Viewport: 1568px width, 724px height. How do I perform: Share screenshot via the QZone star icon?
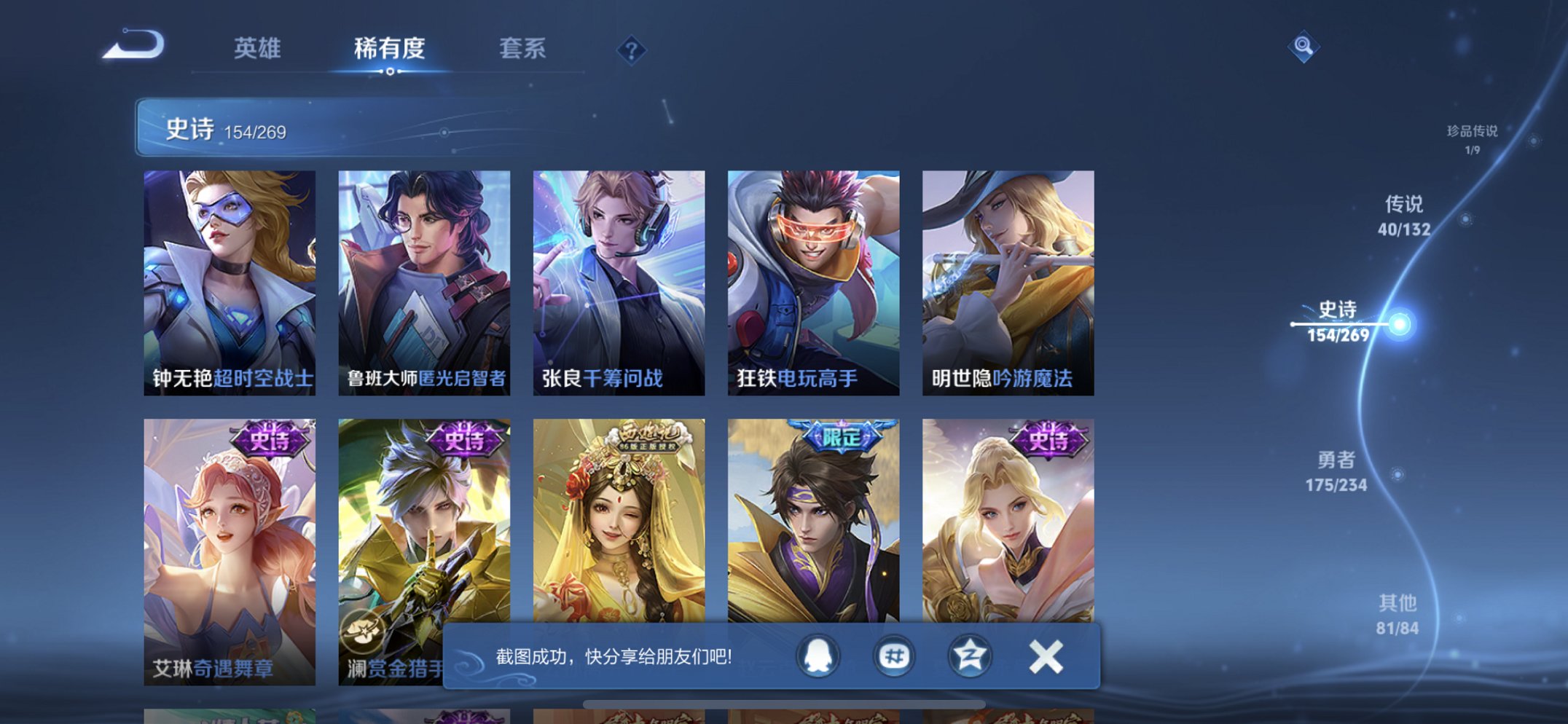coord(969,656)
